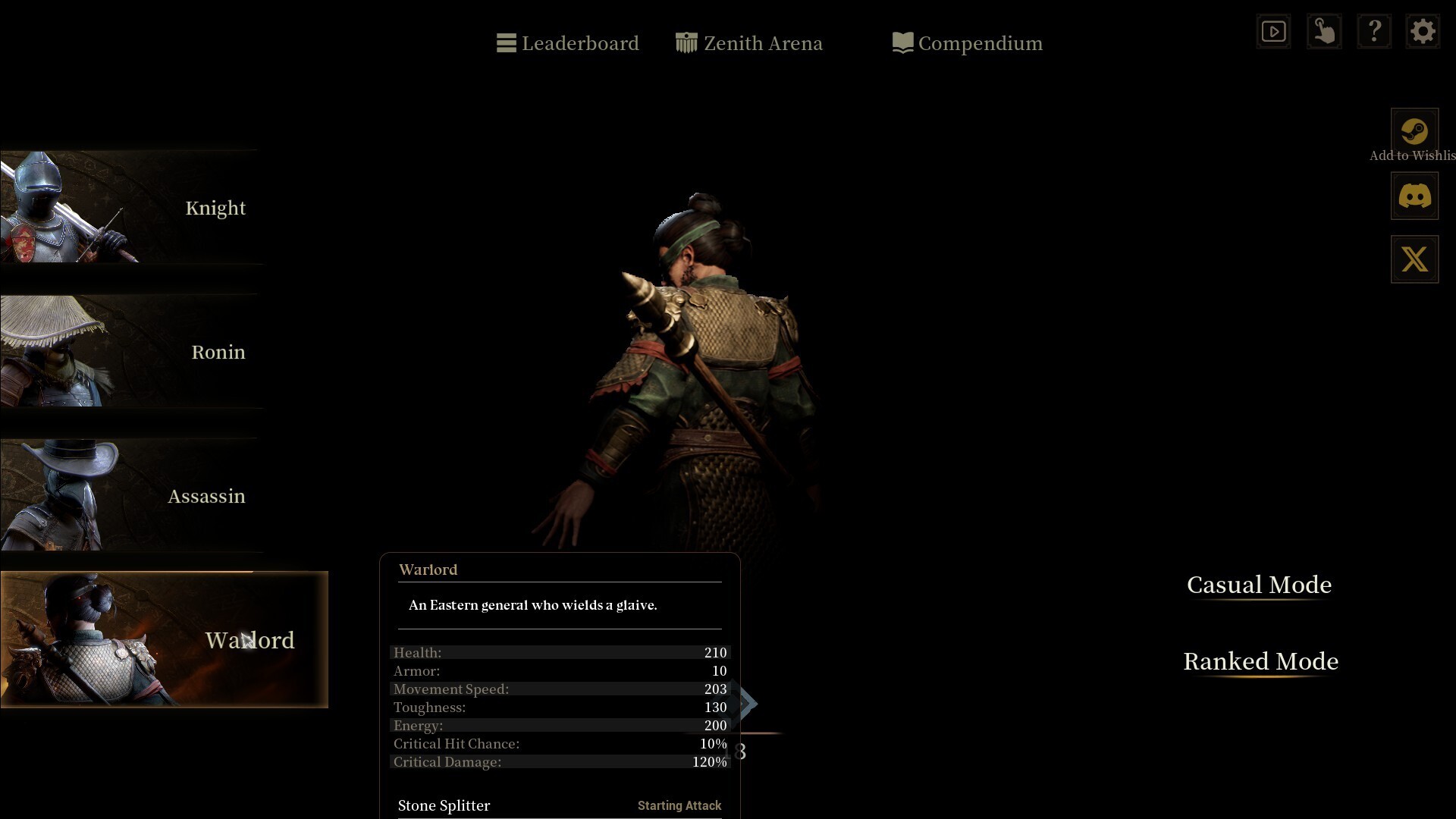Viewport: 1456px width, 819px height.
Task: Start Casual Mode
Action: click(x=1259, y=585)
